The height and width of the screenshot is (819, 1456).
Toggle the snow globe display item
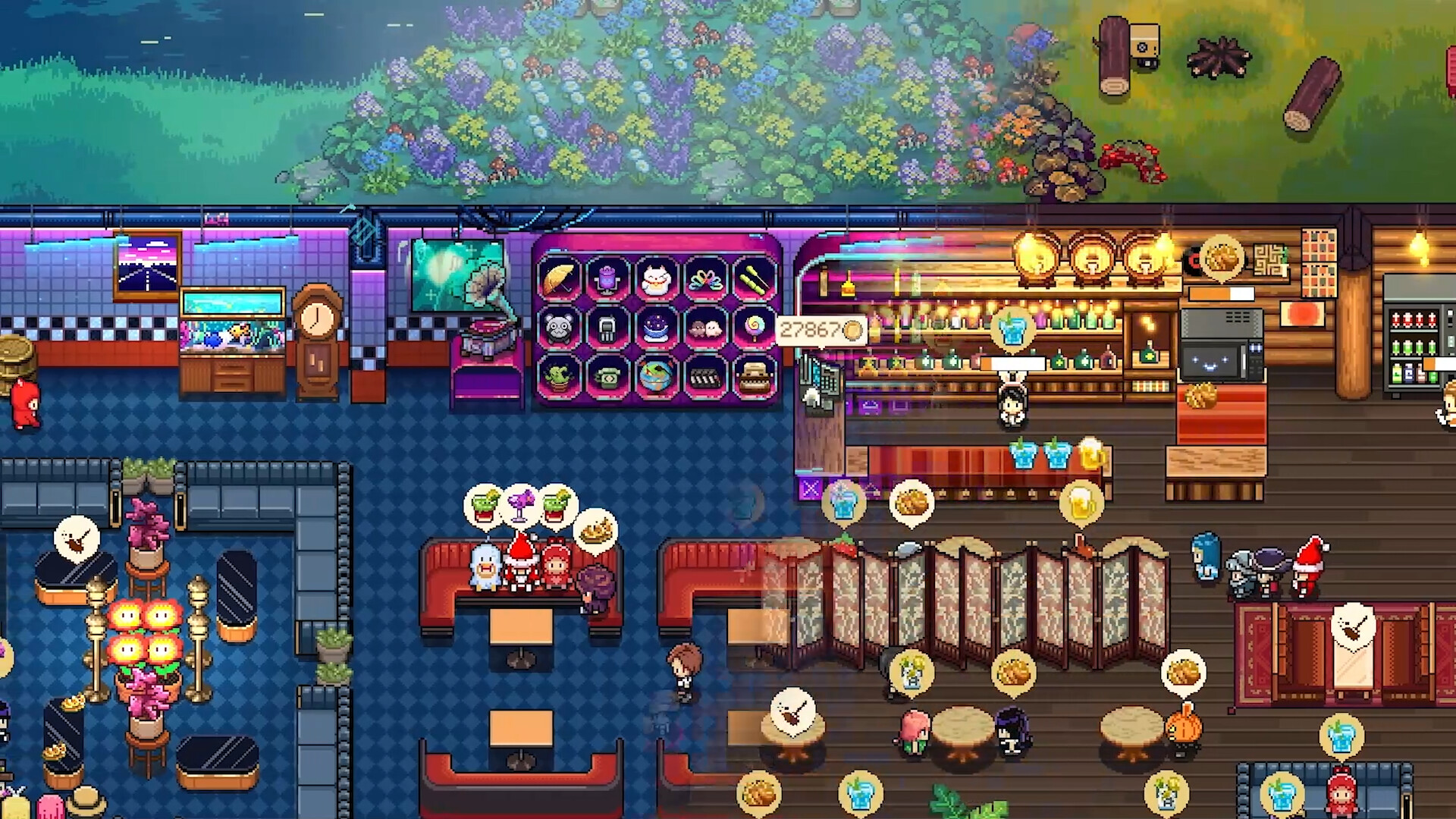655,328
